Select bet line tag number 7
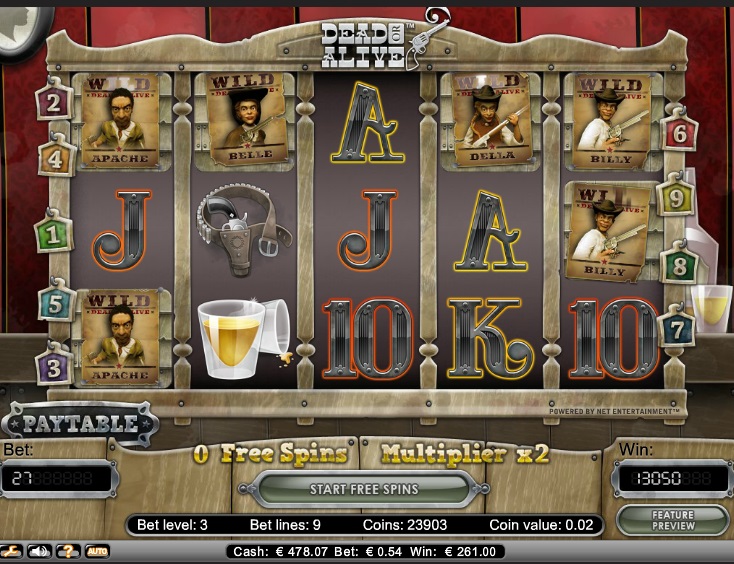The height and width of the screenshot is (564, 734). pyautogui.click(x=678, y=328)
